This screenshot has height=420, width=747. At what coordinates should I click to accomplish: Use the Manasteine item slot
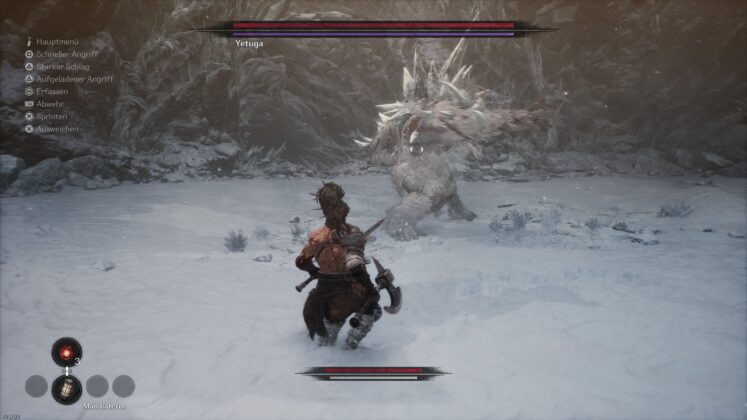66,387
